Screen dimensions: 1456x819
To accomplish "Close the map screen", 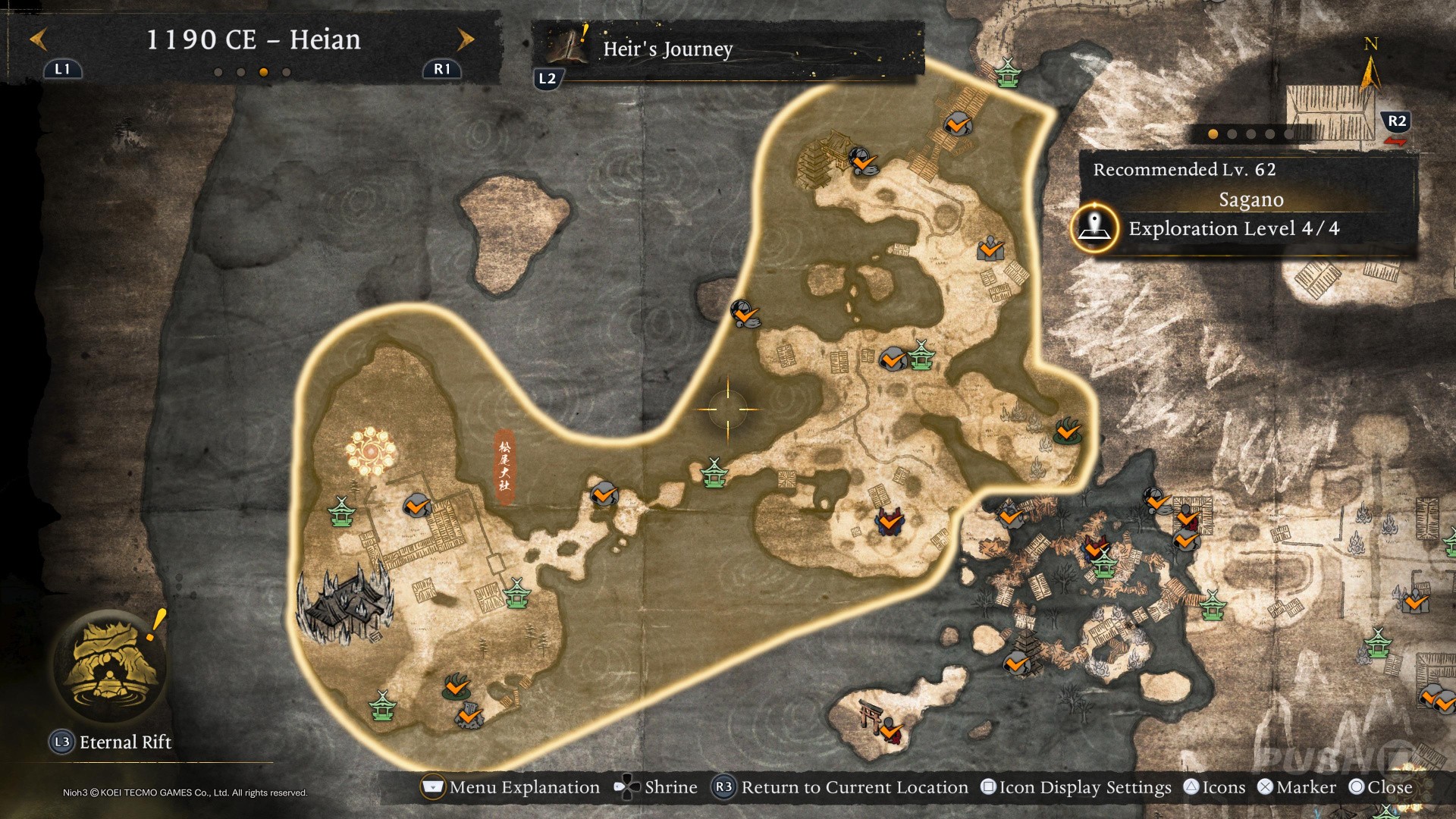I will 1380,787.
